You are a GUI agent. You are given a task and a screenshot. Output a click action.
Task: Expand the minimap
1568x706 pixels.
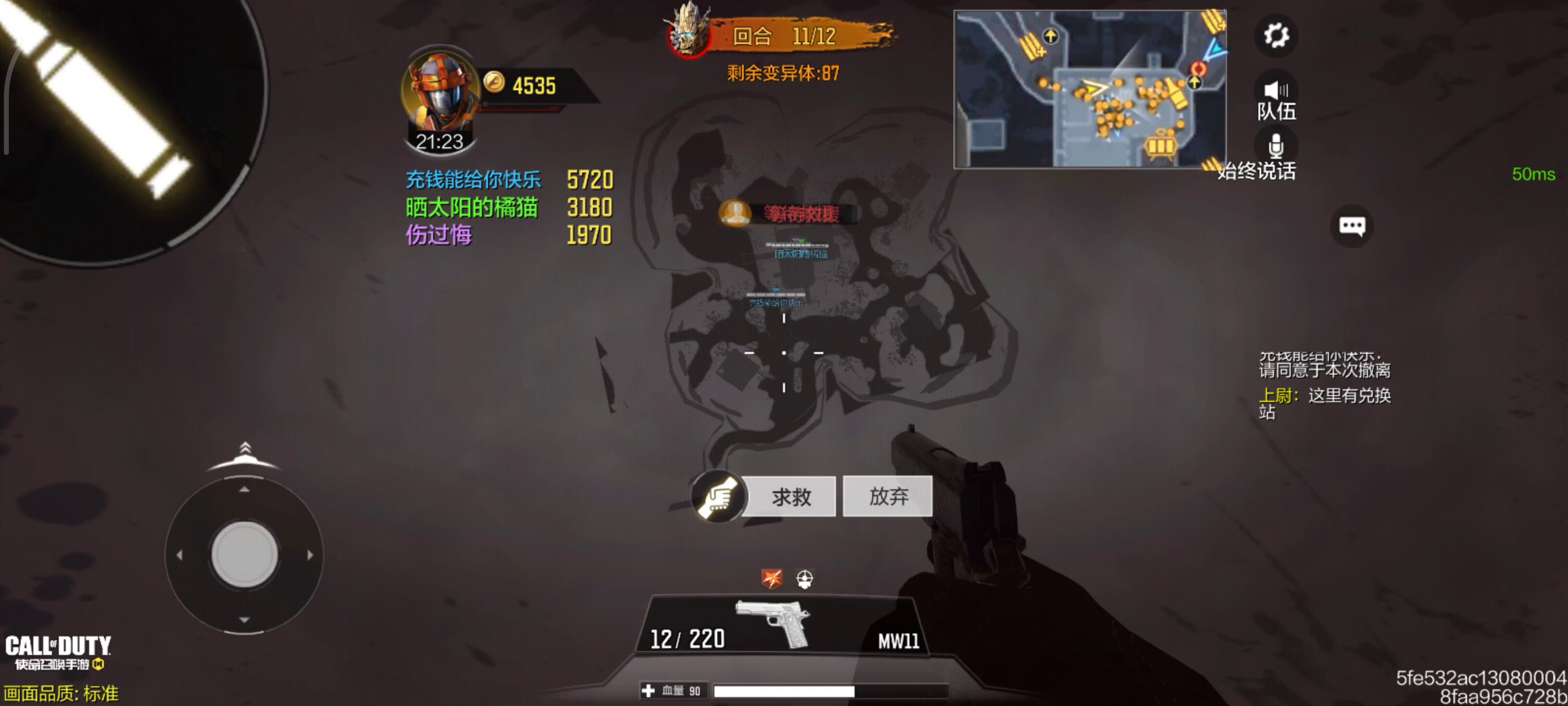(x=1089, y=89)
